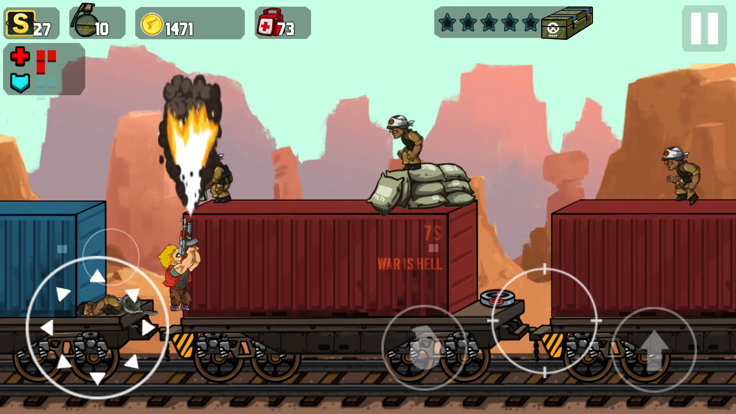Viewport: 736px width, 414px height.
Task: Tap the d-pad's left arrow
Action: click(46, 327)
